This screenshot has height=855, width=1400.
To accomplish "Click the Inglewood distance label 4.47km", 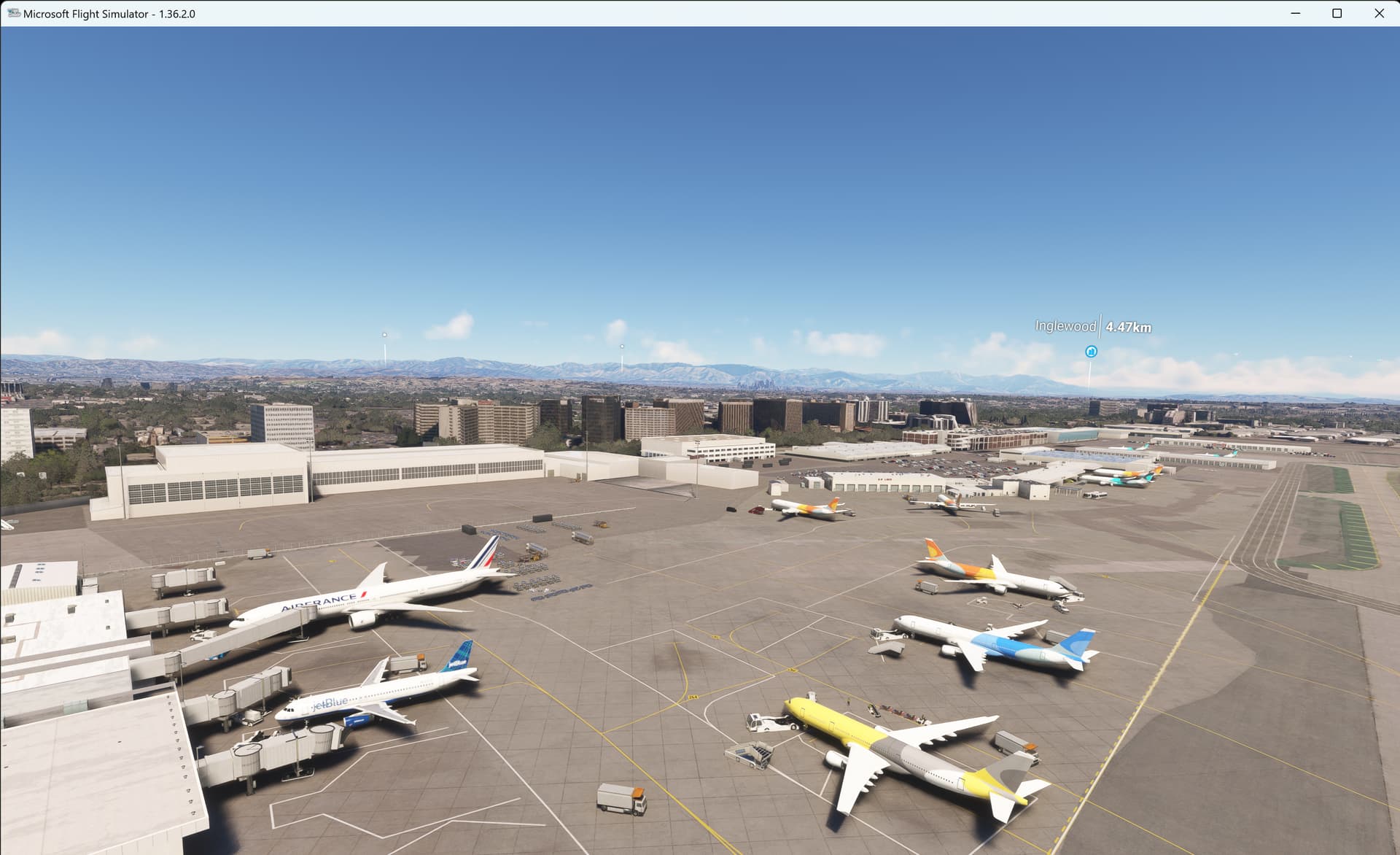I will coord(1127,326).
